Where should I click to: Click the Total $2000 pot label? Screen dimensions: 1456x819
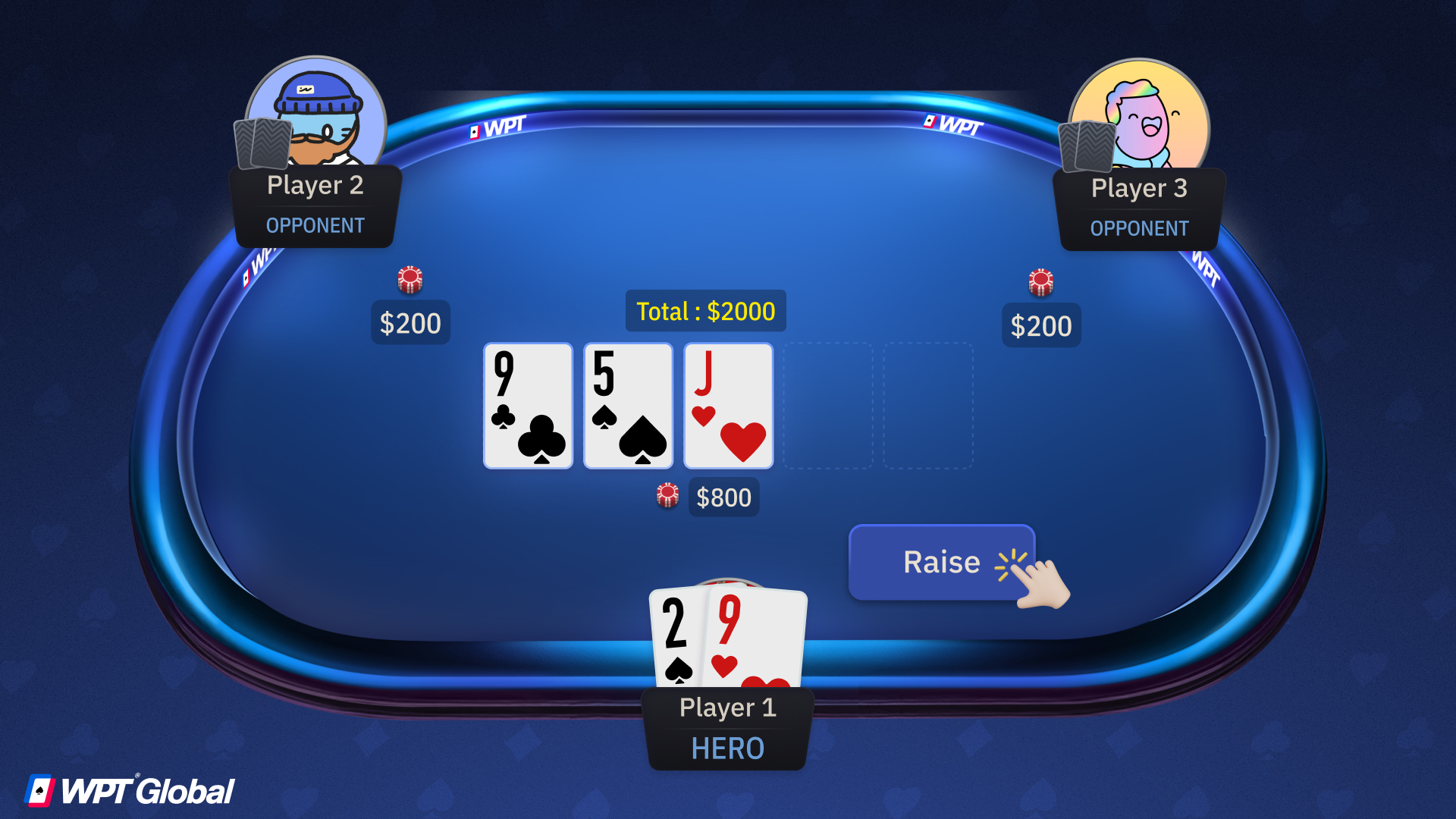click(x=704, y=311)
